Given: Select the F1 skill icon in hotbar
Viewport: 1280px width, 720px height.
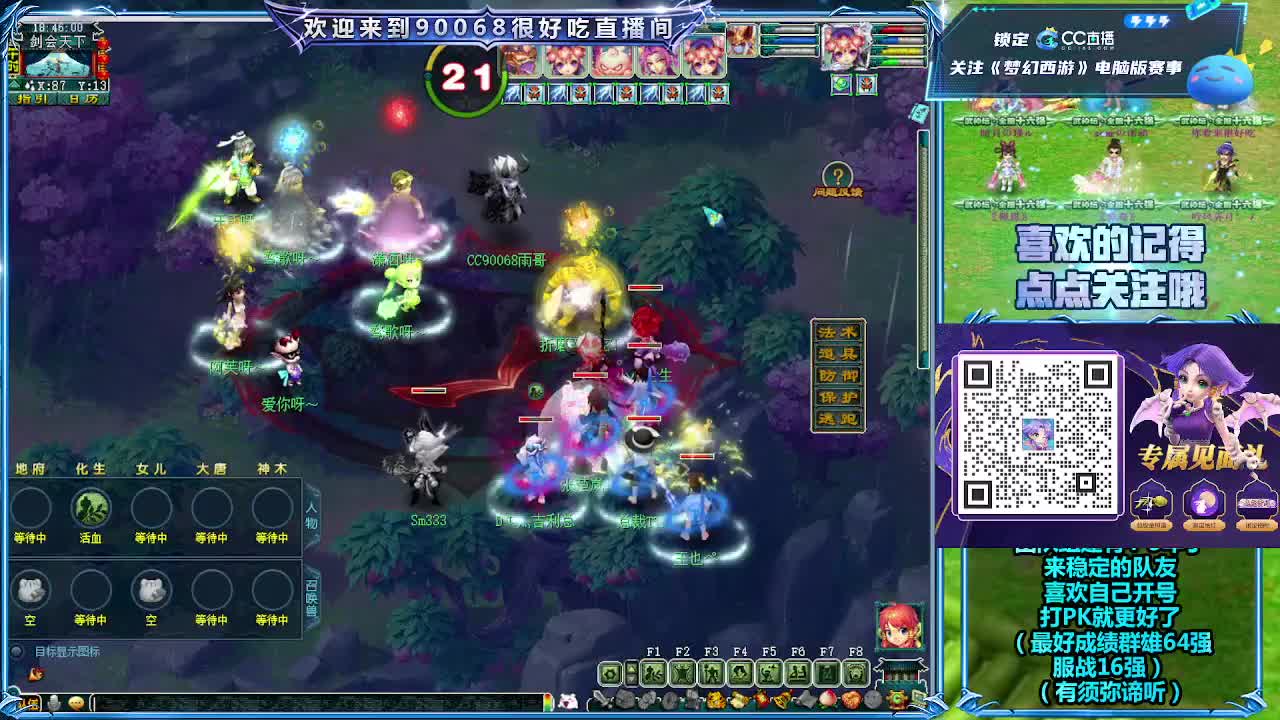Looking at the screenshot, I should tap(654, 673).
